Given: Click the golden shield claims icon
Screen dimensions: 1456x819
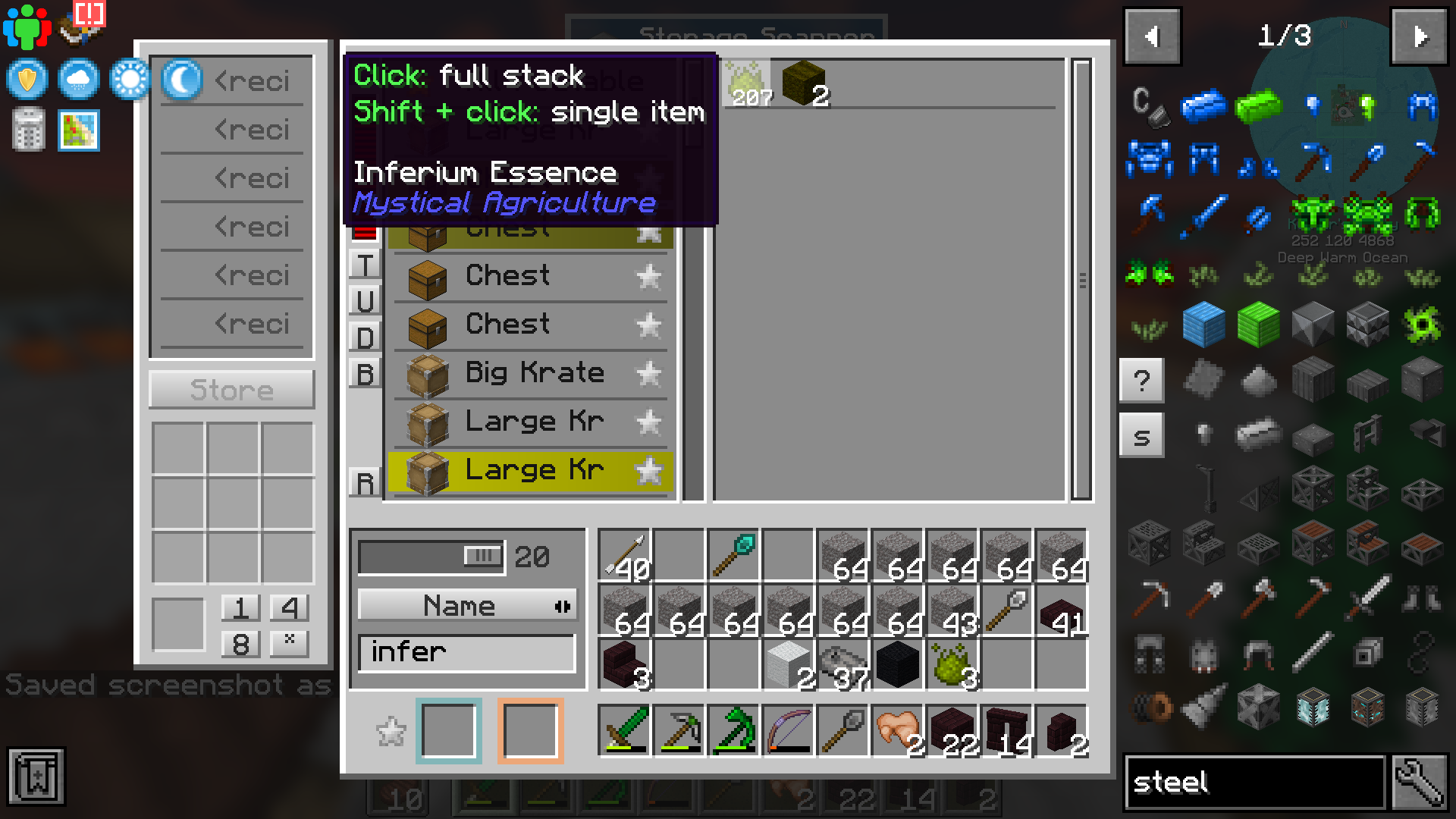Looking at the screenshot, I should click(x=27, y=80).
